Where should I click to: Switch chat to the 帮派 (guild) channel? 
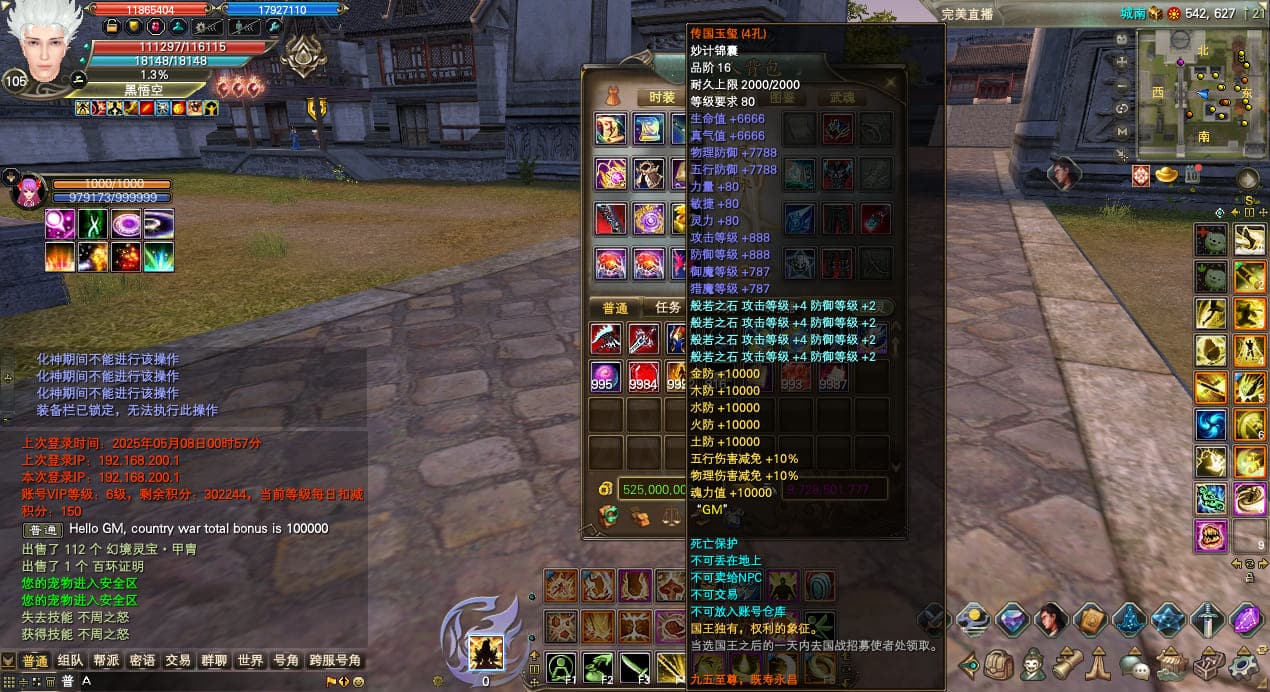(107, 661)
